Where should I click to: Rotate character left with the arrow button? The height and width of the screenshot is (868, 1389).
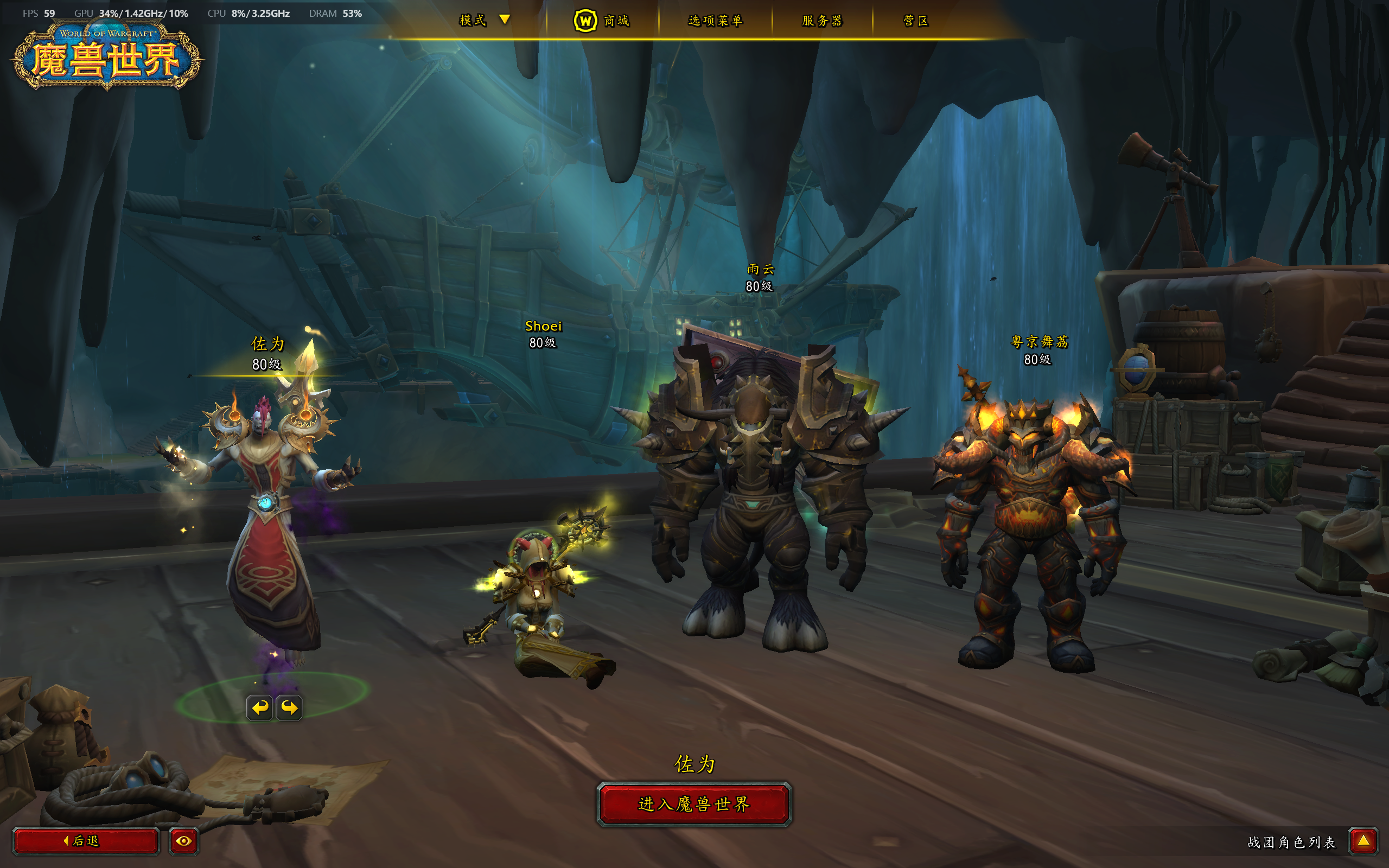[x=259, y=707]
